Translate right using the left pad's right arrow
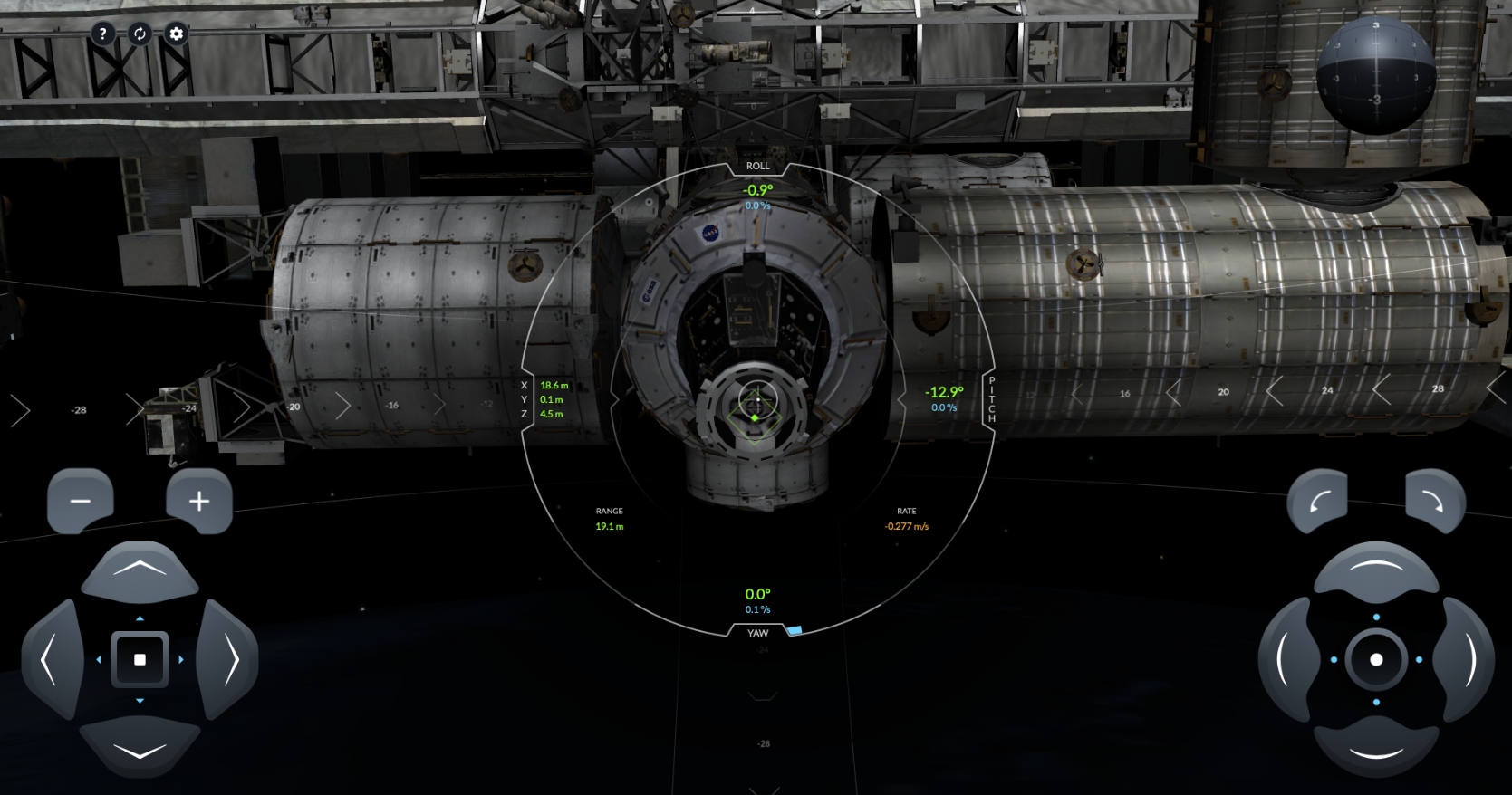This screenshot has width=1512, height=795. [x=230, y=659]
